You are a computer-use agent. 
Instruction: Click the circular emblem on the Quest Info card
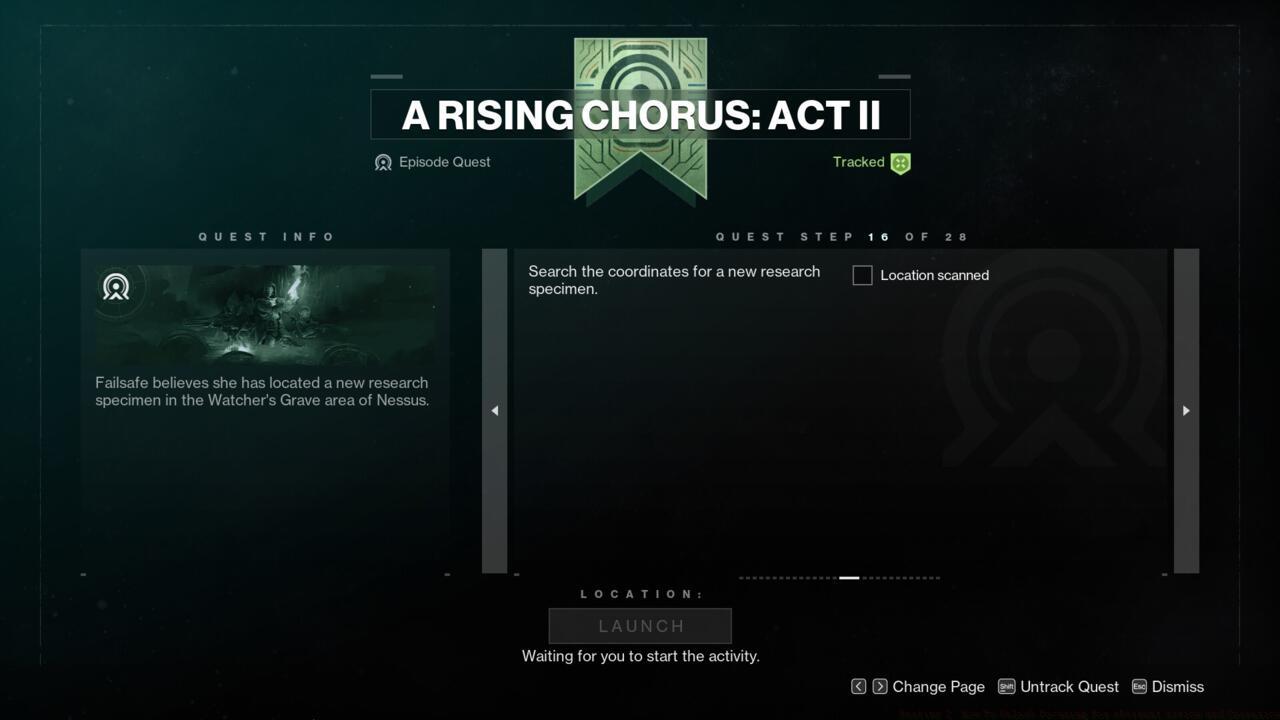tap(117, 288)
